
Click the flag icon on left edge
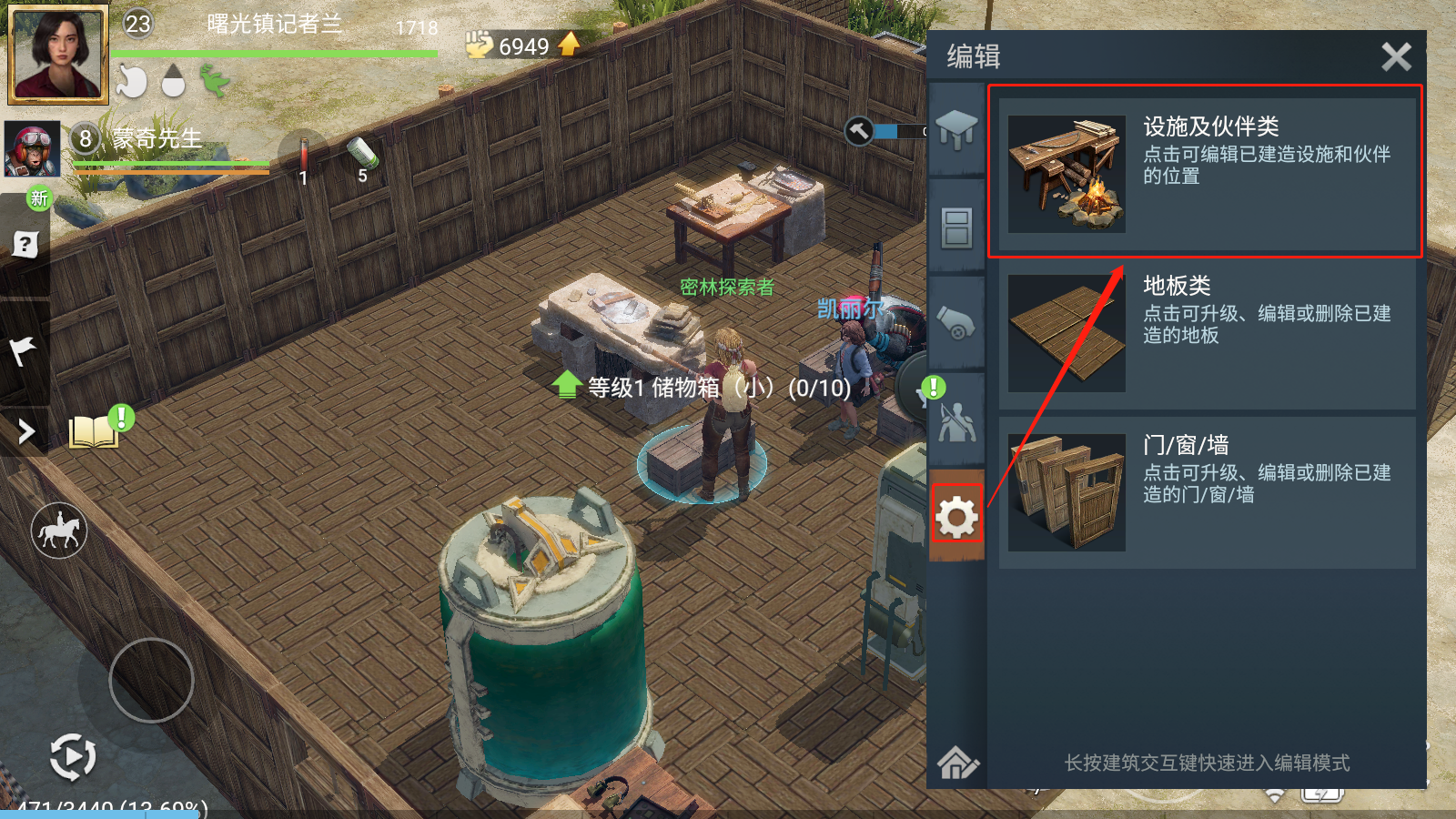(x=23, y=349)
